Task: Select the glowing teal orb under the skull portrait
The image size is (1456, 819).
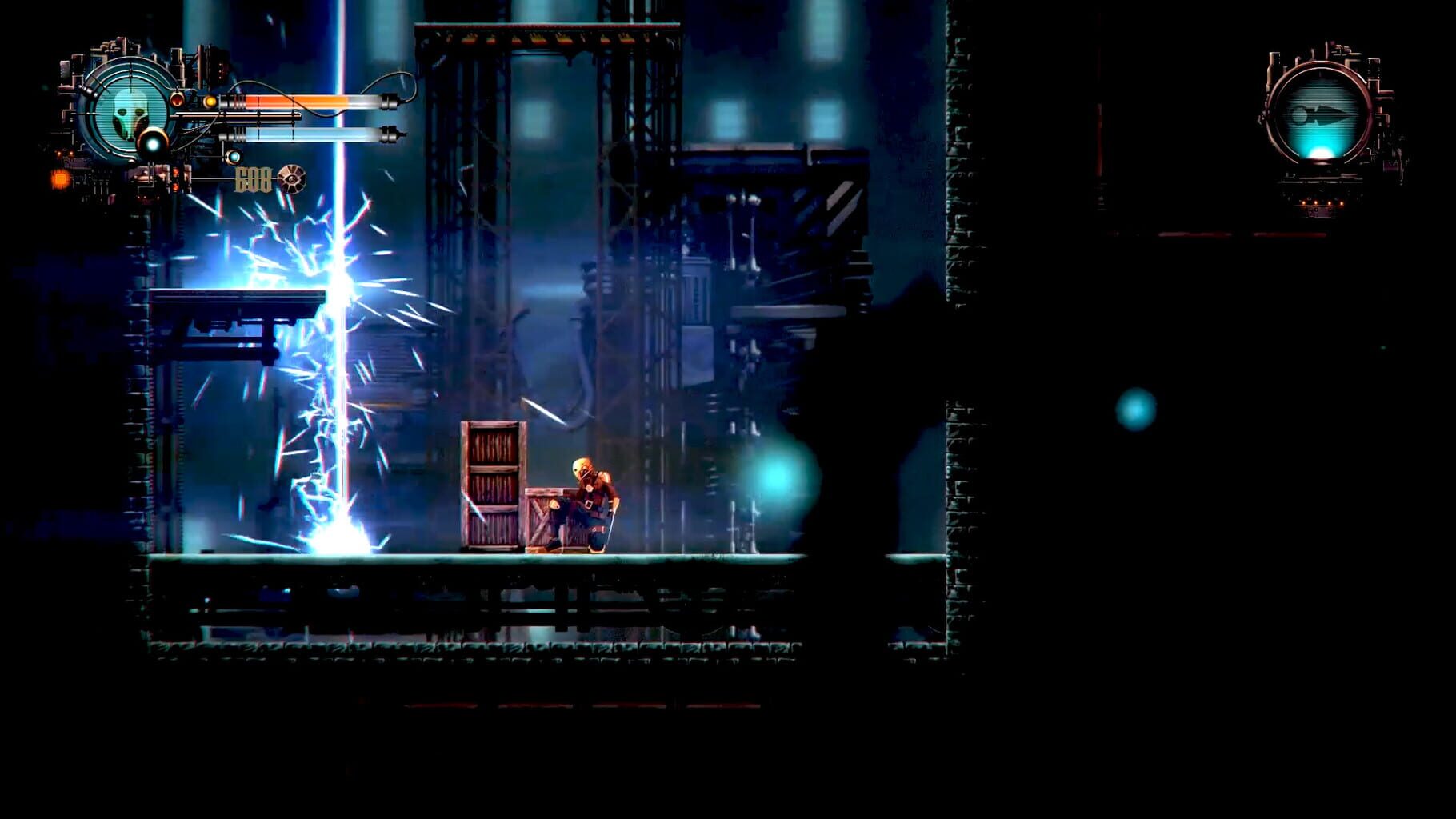Action: tap(152, 142)
